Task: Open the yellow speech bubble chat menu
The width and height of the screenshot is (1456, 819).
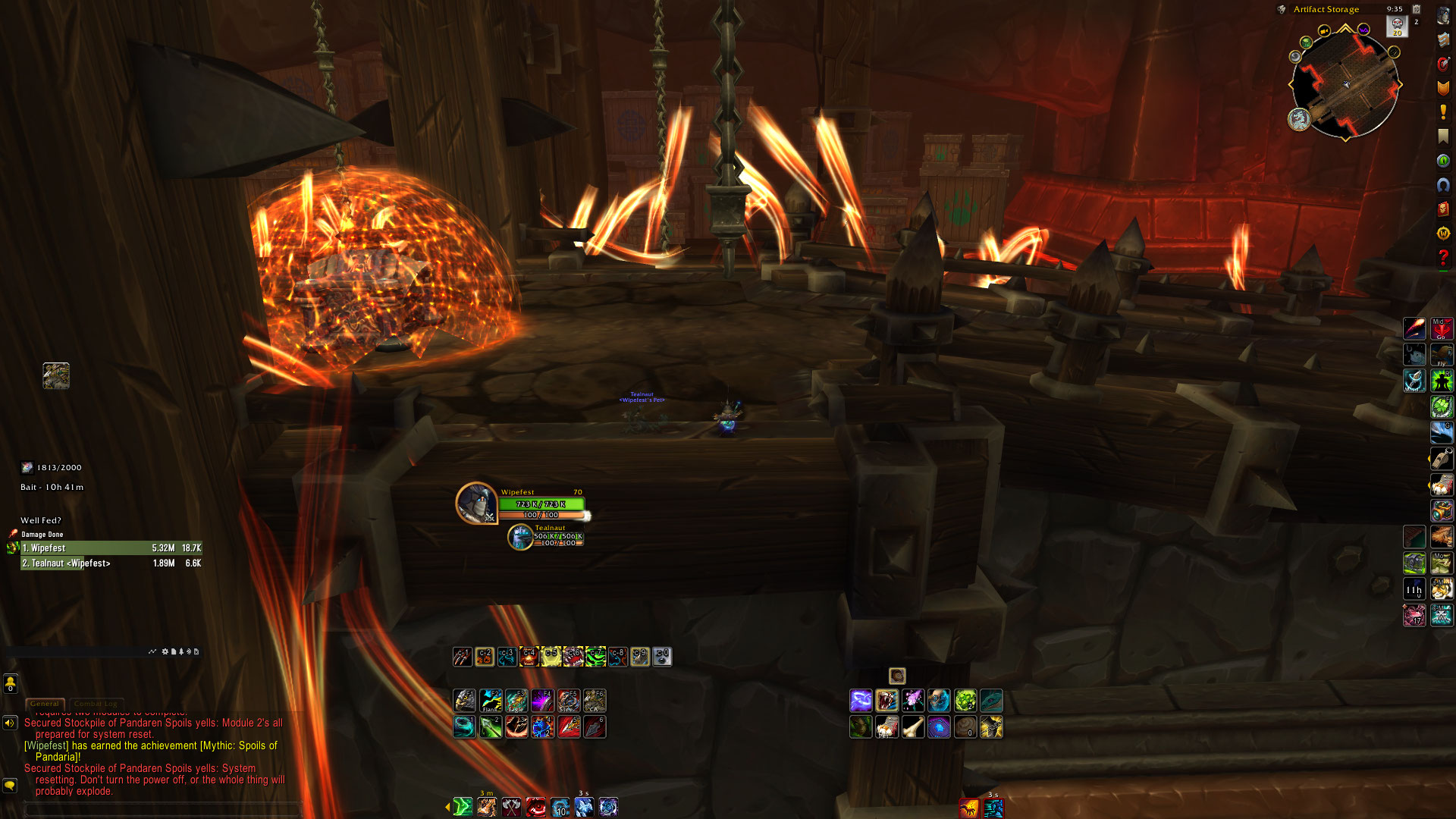Action: (x=10, y=786)
